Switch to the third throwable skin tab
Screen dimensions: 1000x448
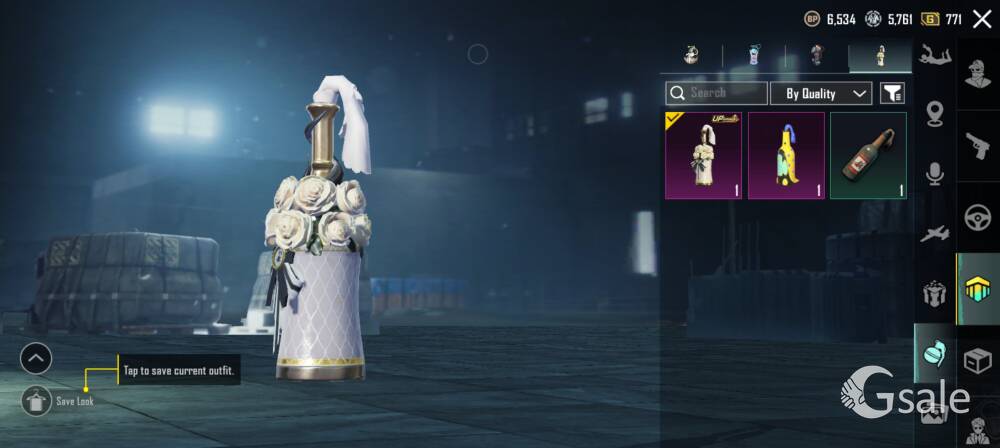(817, 56)
